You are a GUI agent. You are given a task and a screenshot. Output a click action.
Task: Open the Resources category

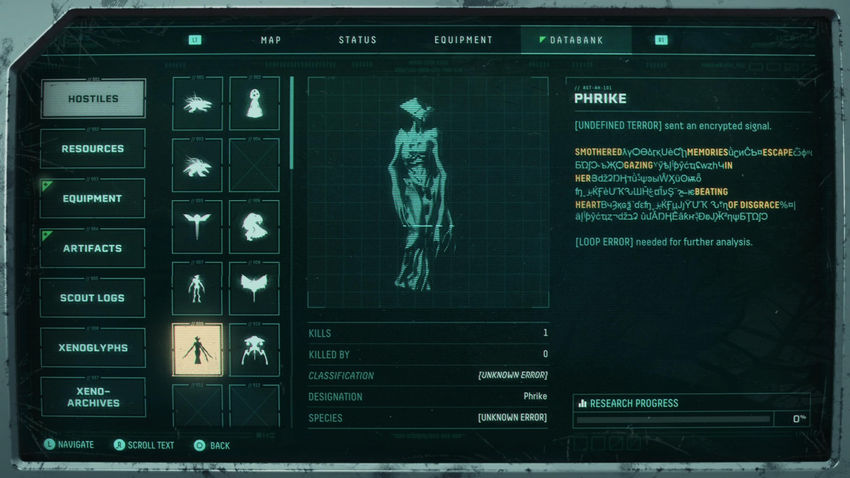[93, 149]
